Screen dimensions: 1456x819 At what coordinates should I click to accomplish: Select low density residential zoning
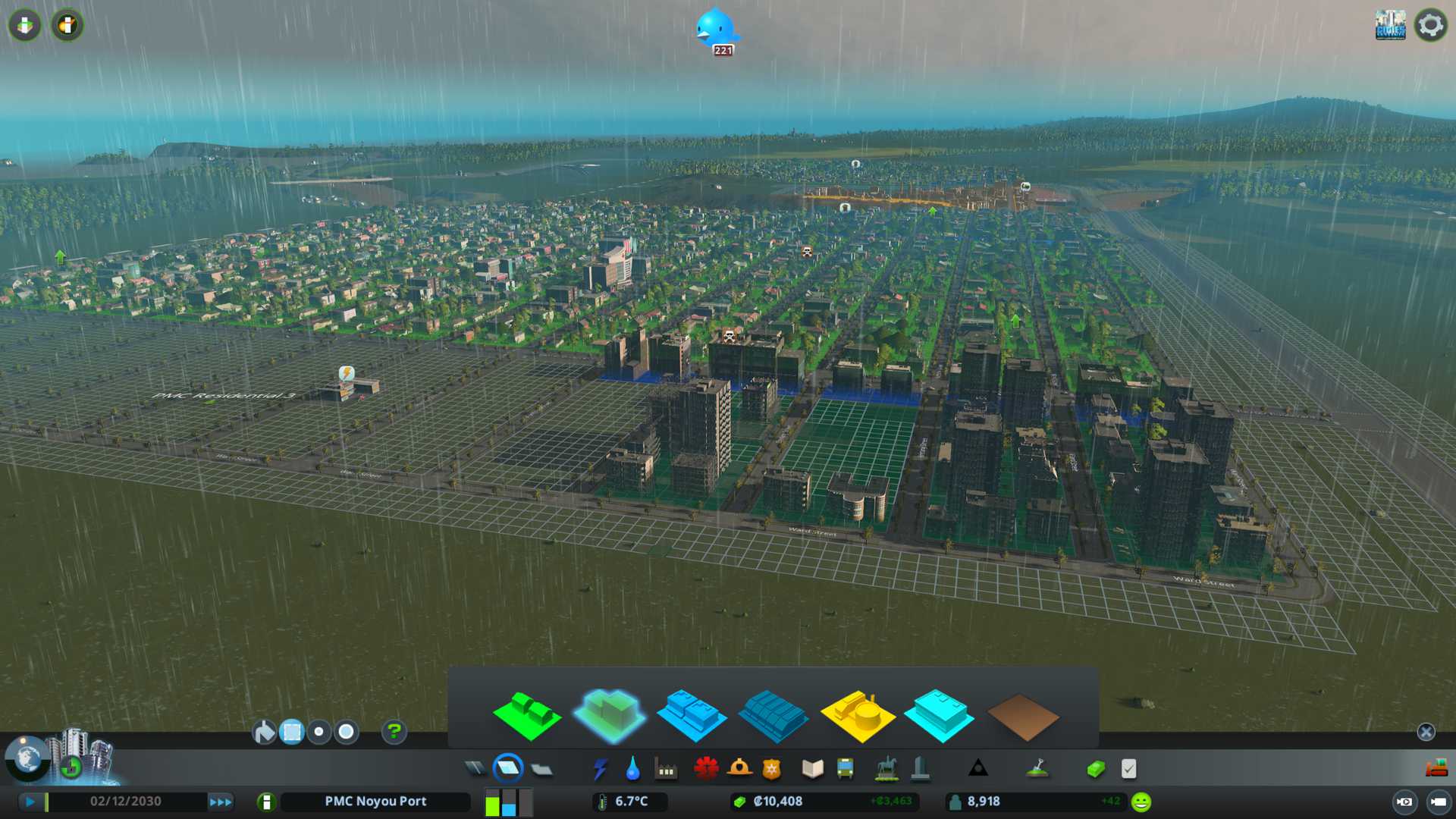tap(526, 717)
